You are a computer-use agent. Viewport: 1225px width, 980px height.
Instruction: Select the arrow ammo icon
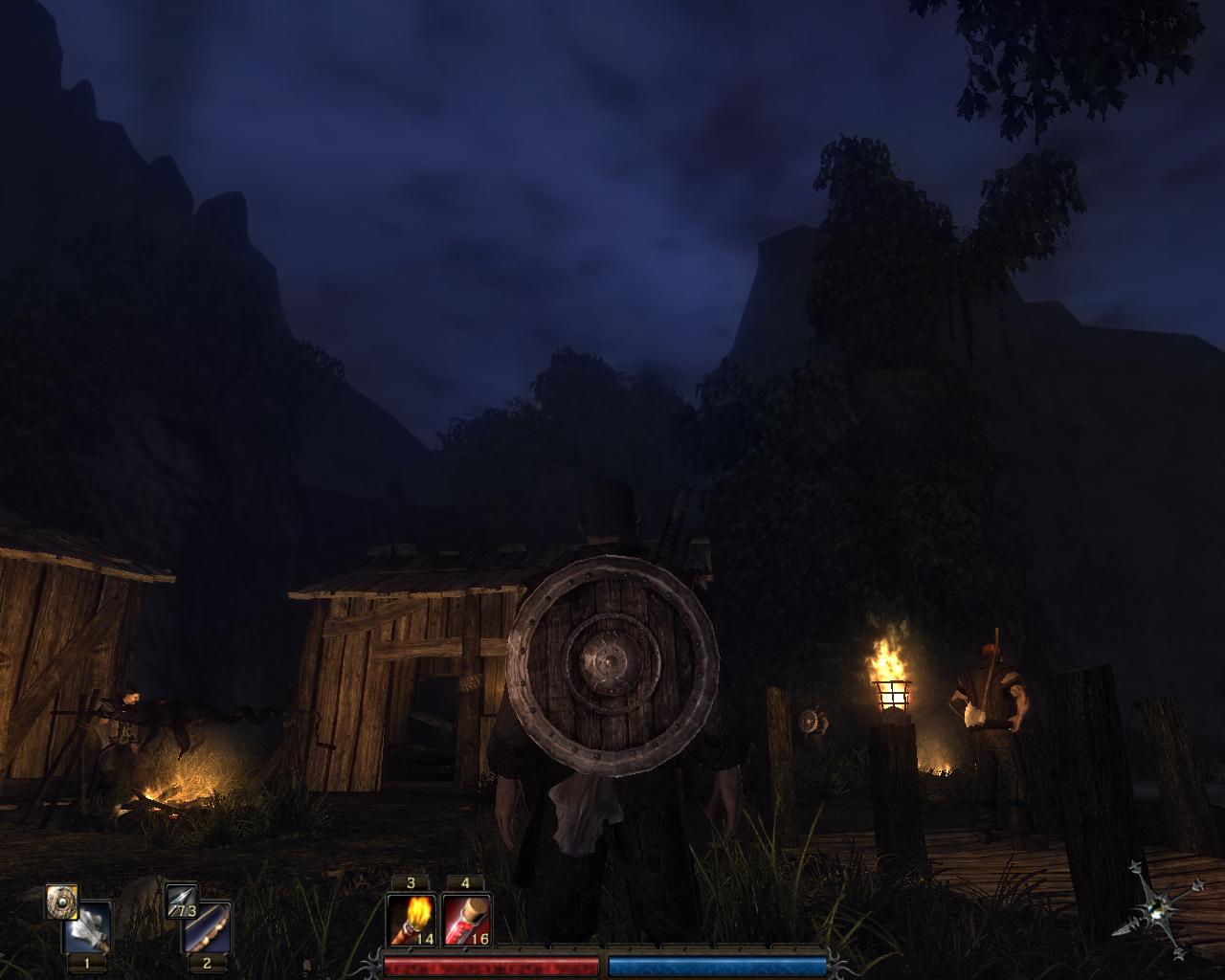pos(181,901)
